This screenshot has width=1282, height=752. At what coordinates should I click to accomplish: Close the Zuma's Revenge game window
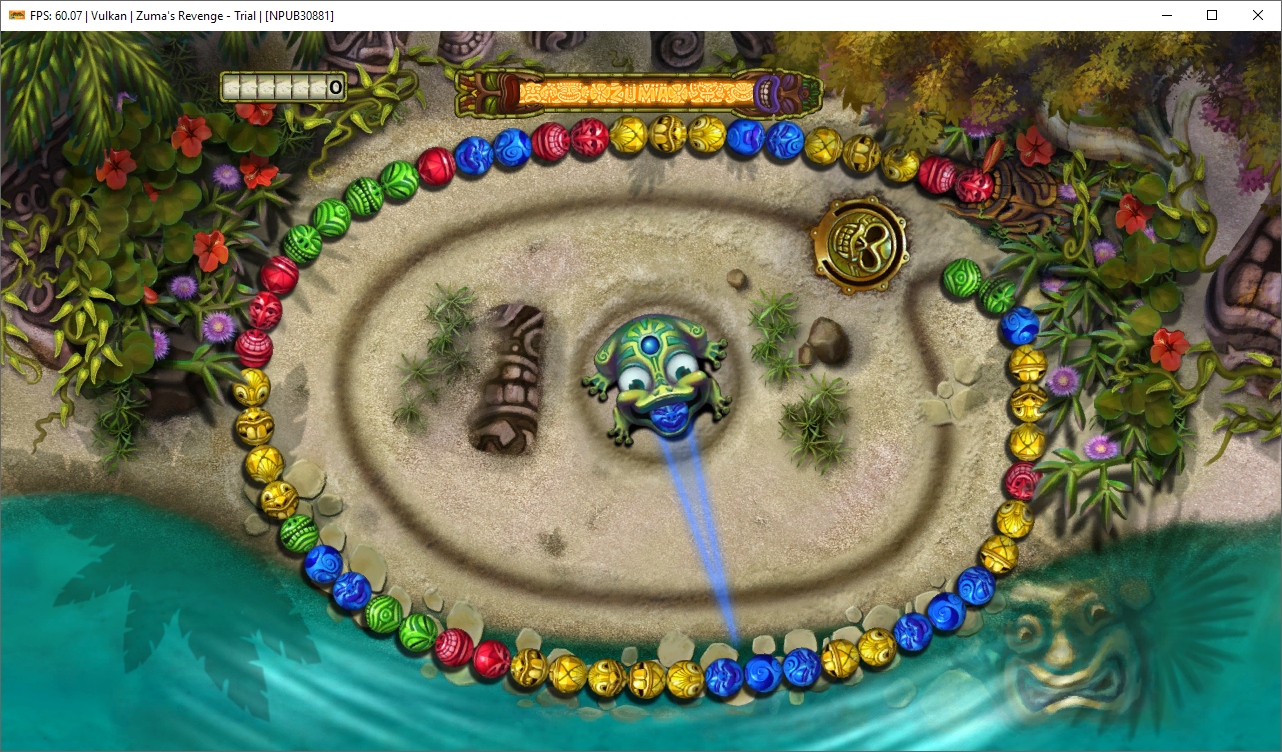pyautogui.click(x=1258, y=15)
